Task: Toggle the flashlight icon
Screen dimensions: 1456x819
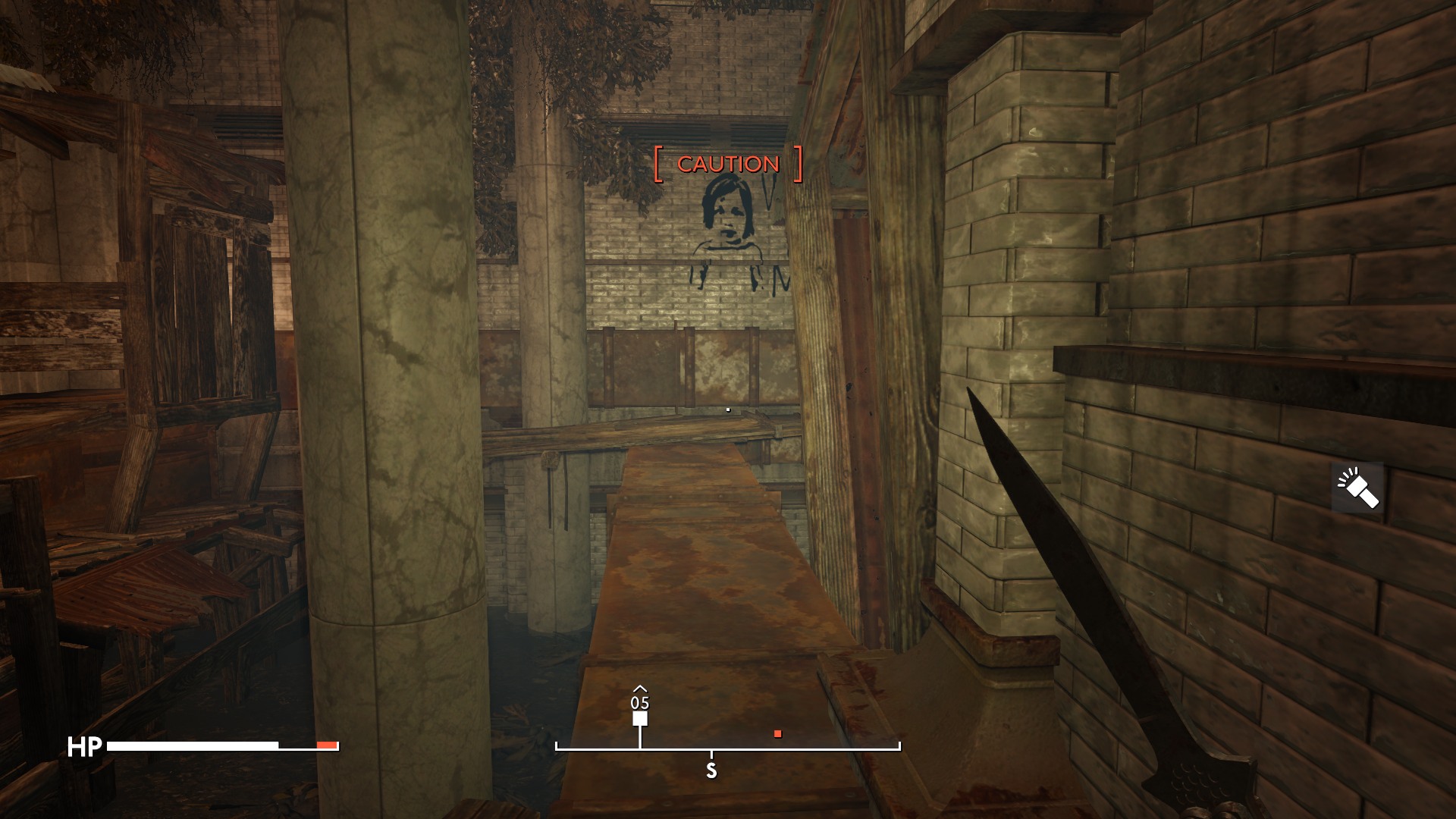Action: click(x=1357, y=488)
